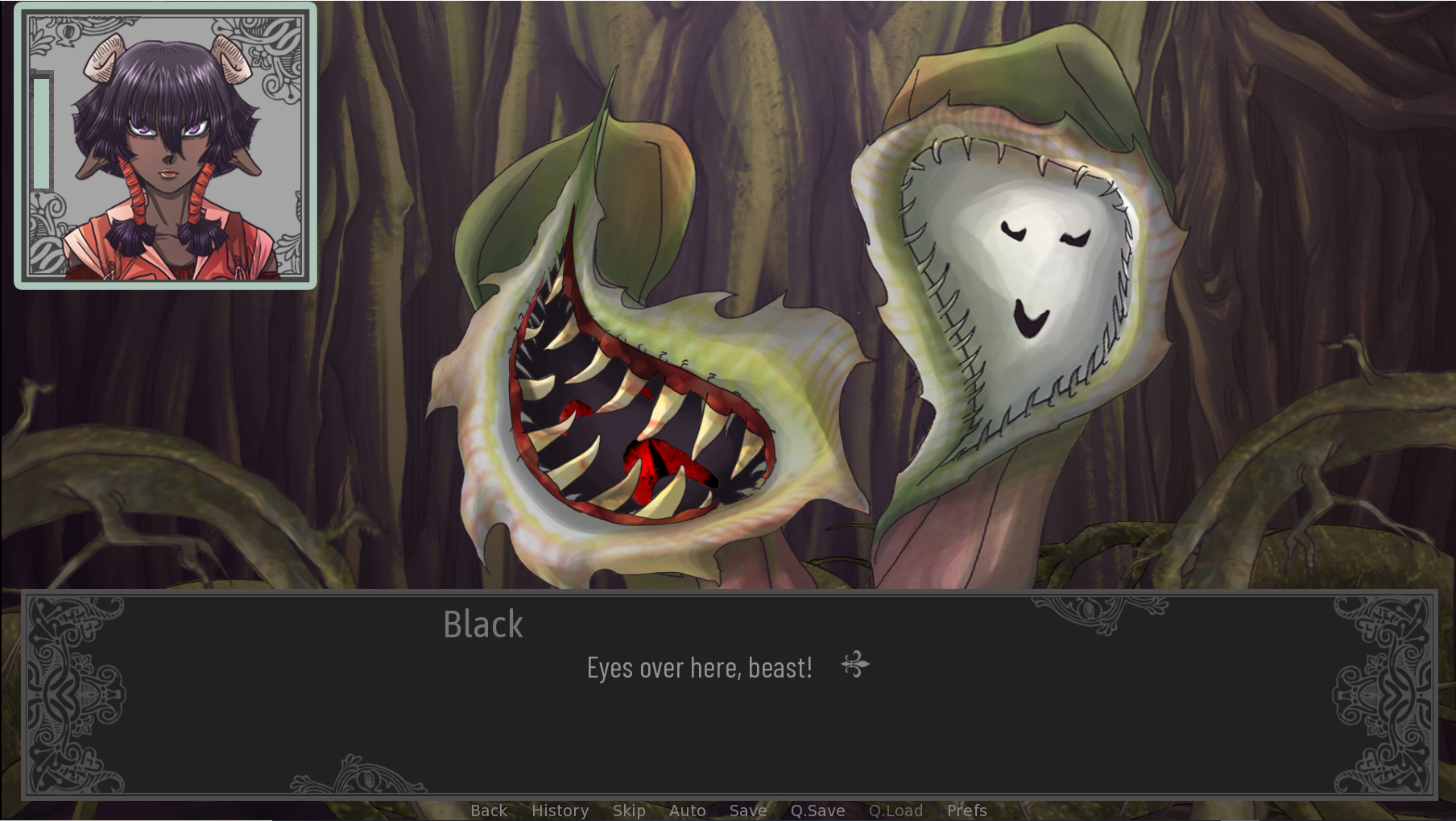Open the "Save" screen
Image resolution: width=1456 pixels, height=821 pixels.
[x=747, y=810]
